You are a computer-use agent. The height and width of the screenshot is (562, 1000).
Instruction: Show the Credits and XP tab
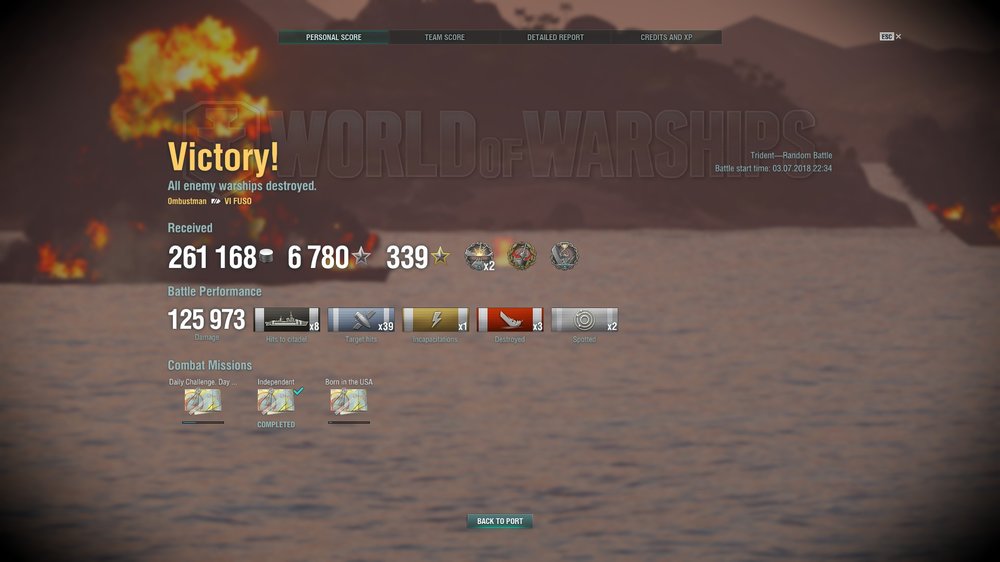point(666,37)
